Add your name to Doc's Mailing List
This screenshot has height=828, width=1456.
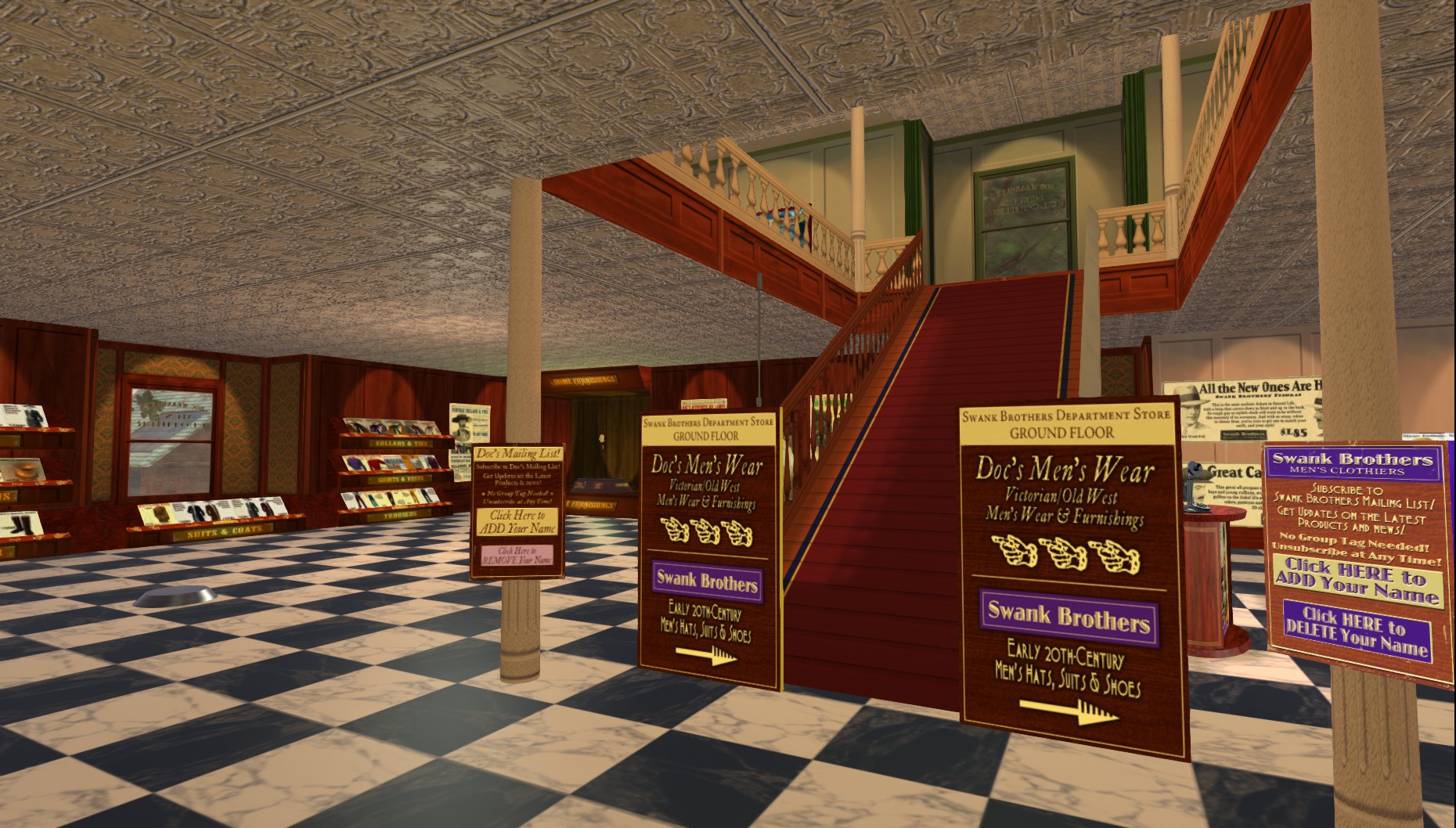[x=517, y=522]
